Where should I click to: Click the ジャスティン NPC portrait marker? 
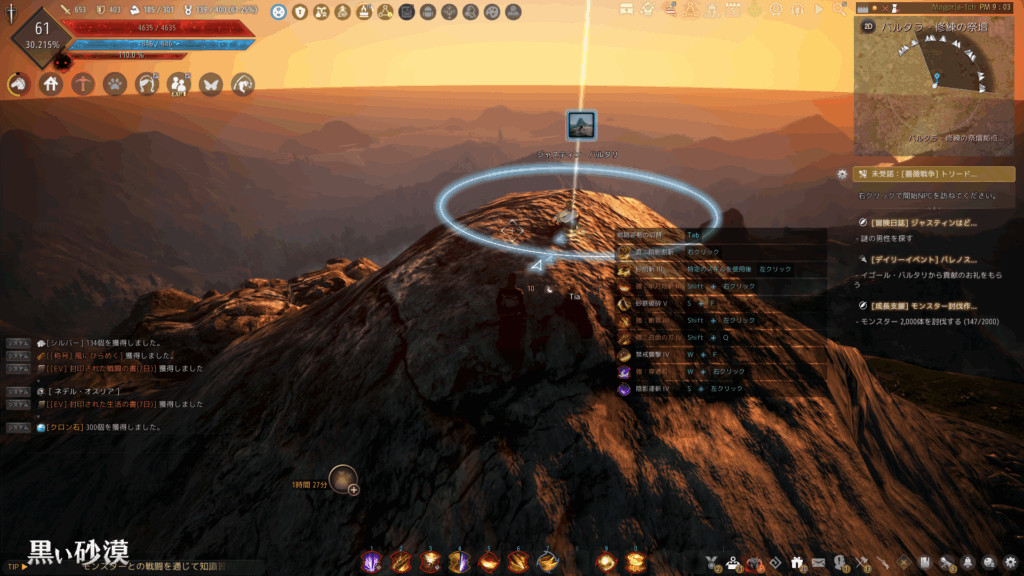pyautogui.click(x=581, y=126)
